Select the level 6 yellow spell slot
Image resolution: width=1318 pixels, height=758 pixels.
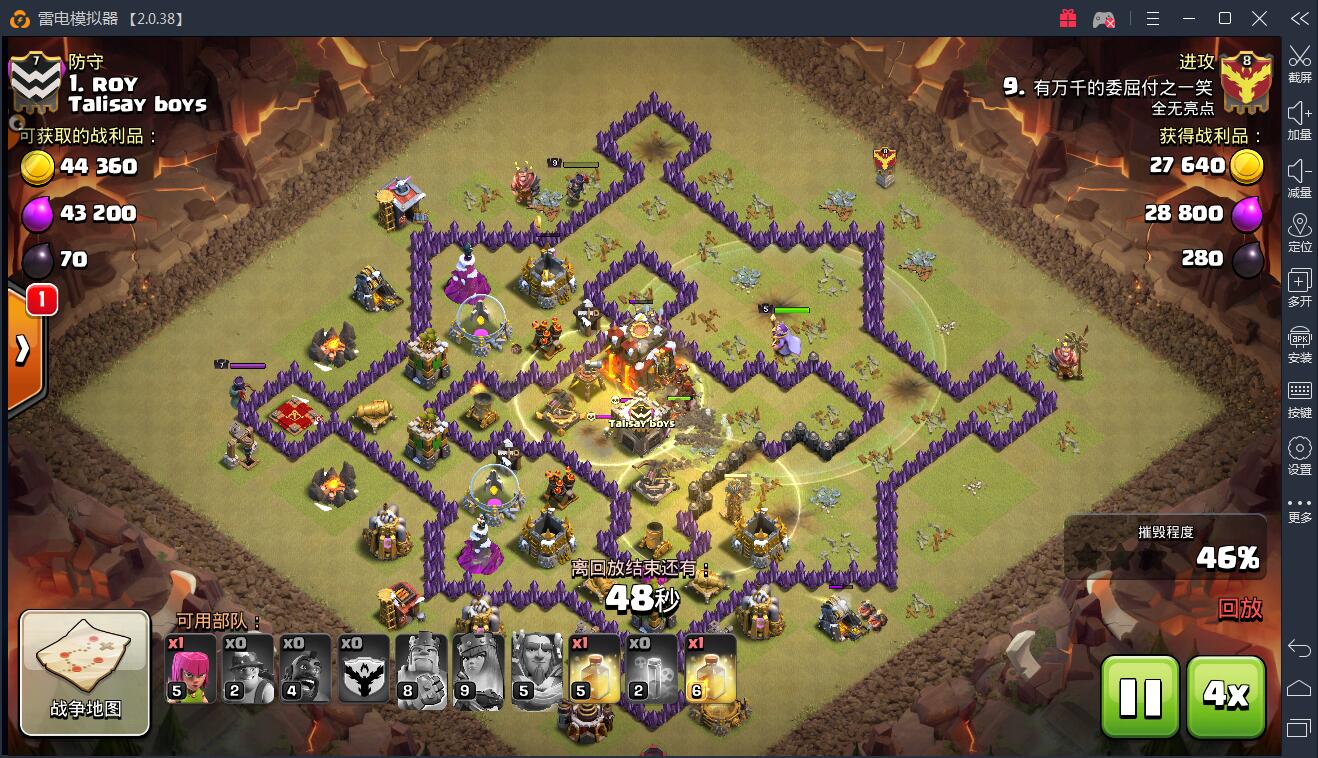point(710,669)
